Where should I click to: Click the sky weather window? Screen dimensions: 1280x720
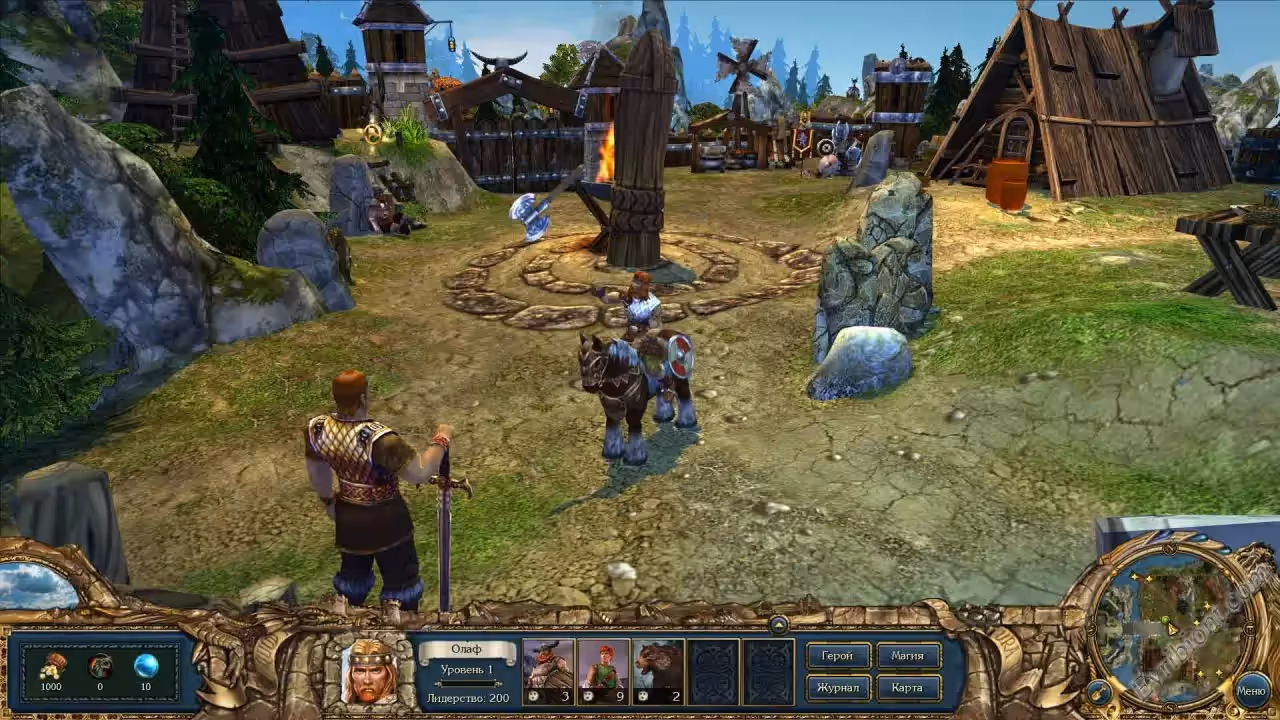[x=37, y=585]
